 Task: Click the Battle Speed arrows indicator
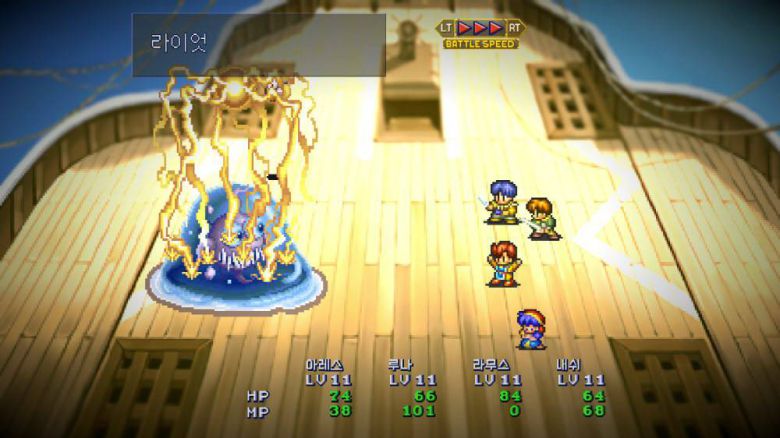click(481, 28)
